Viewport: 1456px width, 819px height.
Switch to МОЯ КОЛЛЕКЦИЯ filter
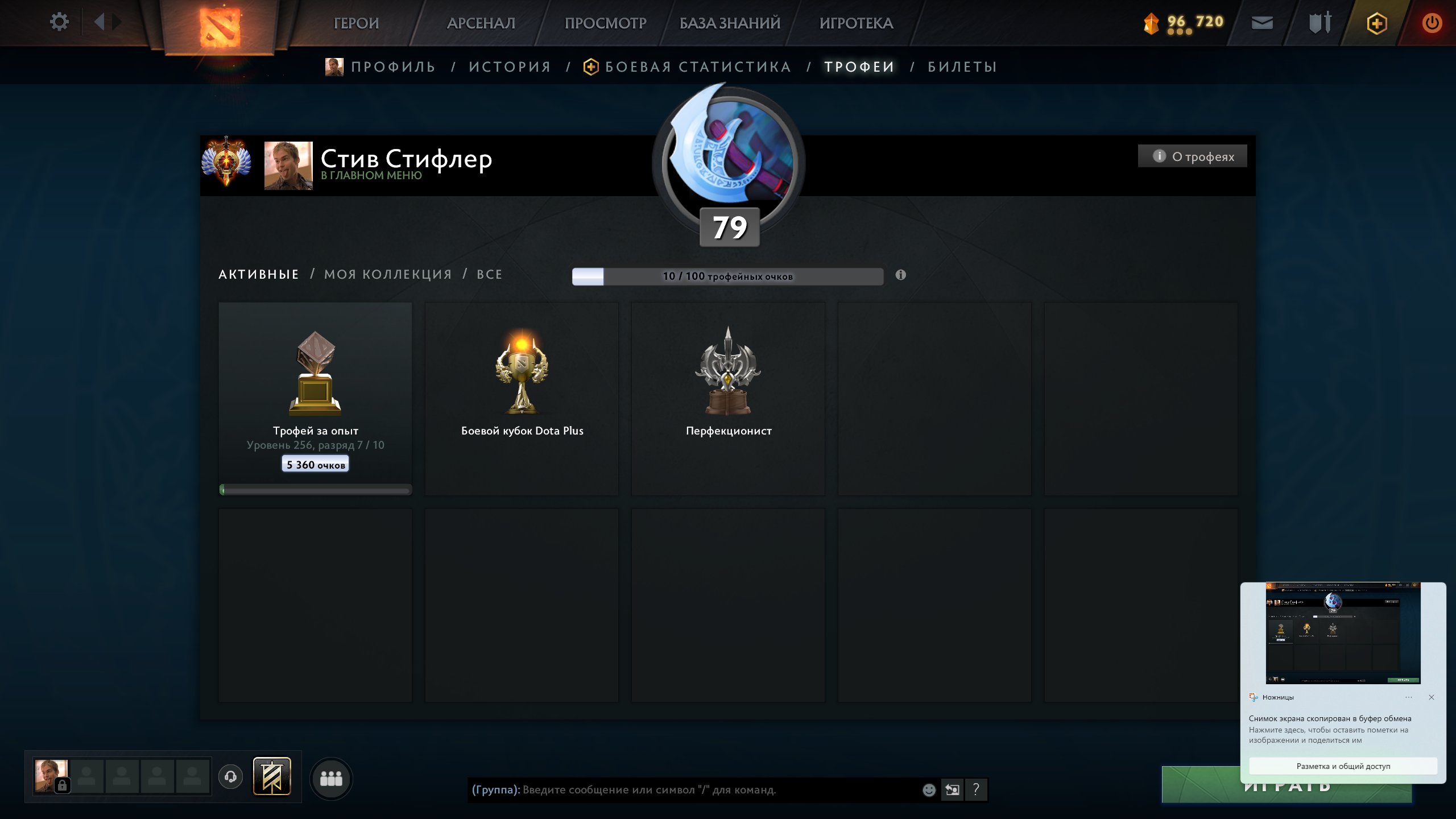click(387, 274)
